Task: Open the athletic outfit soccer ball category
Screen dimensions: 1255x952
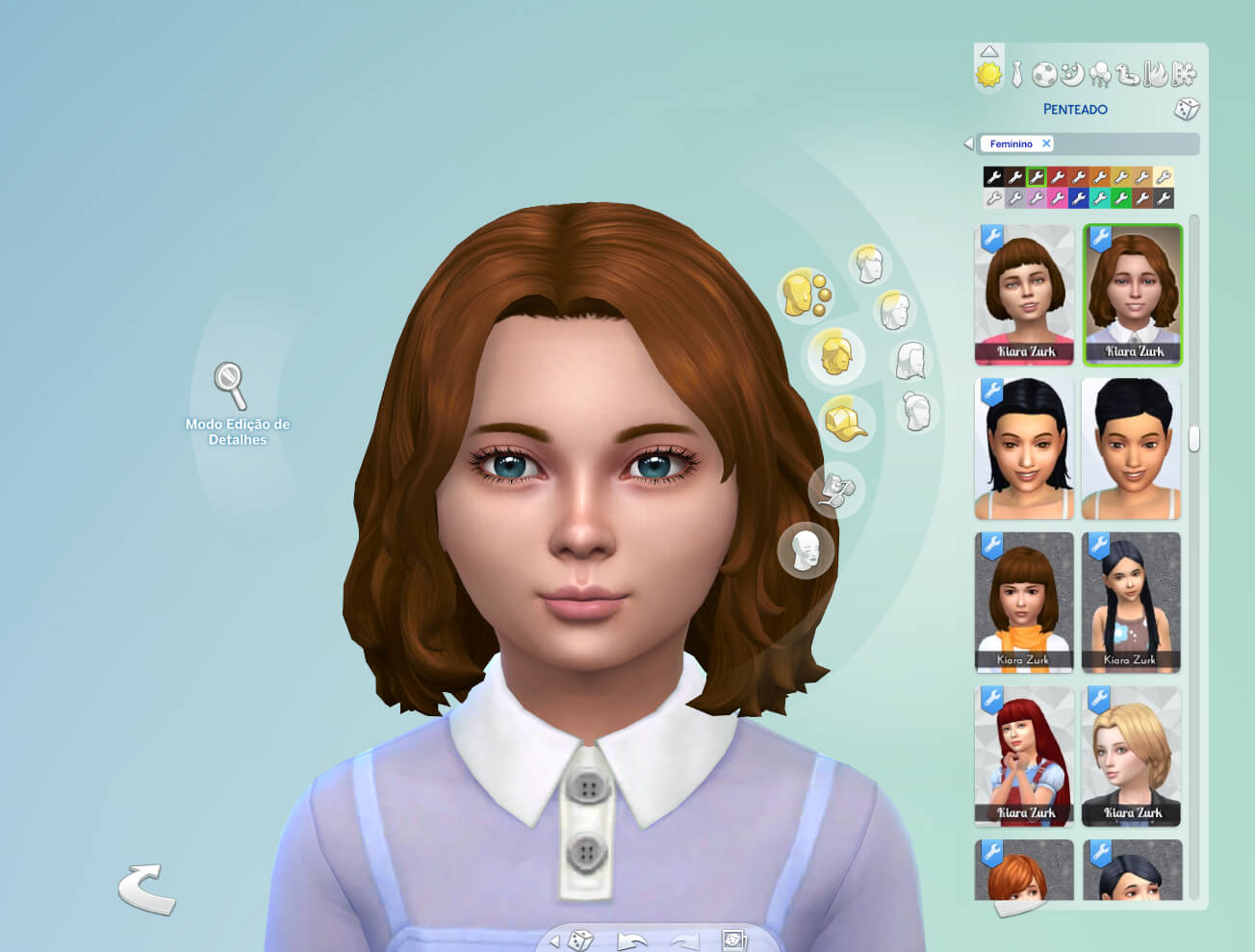Action: pos(1044,74)
